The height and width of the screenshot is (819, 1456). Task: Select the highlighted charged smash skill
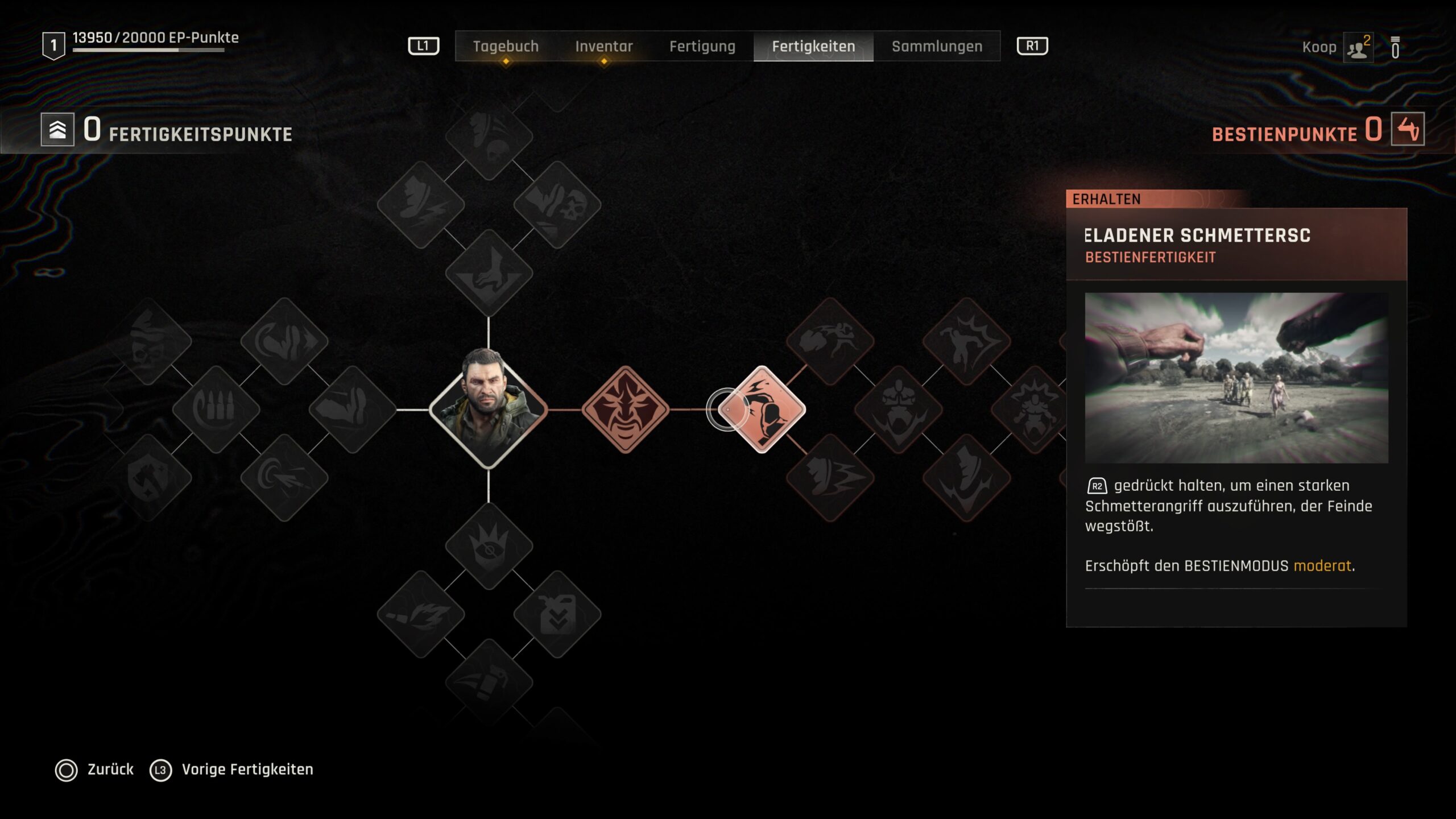click(762, 409)
